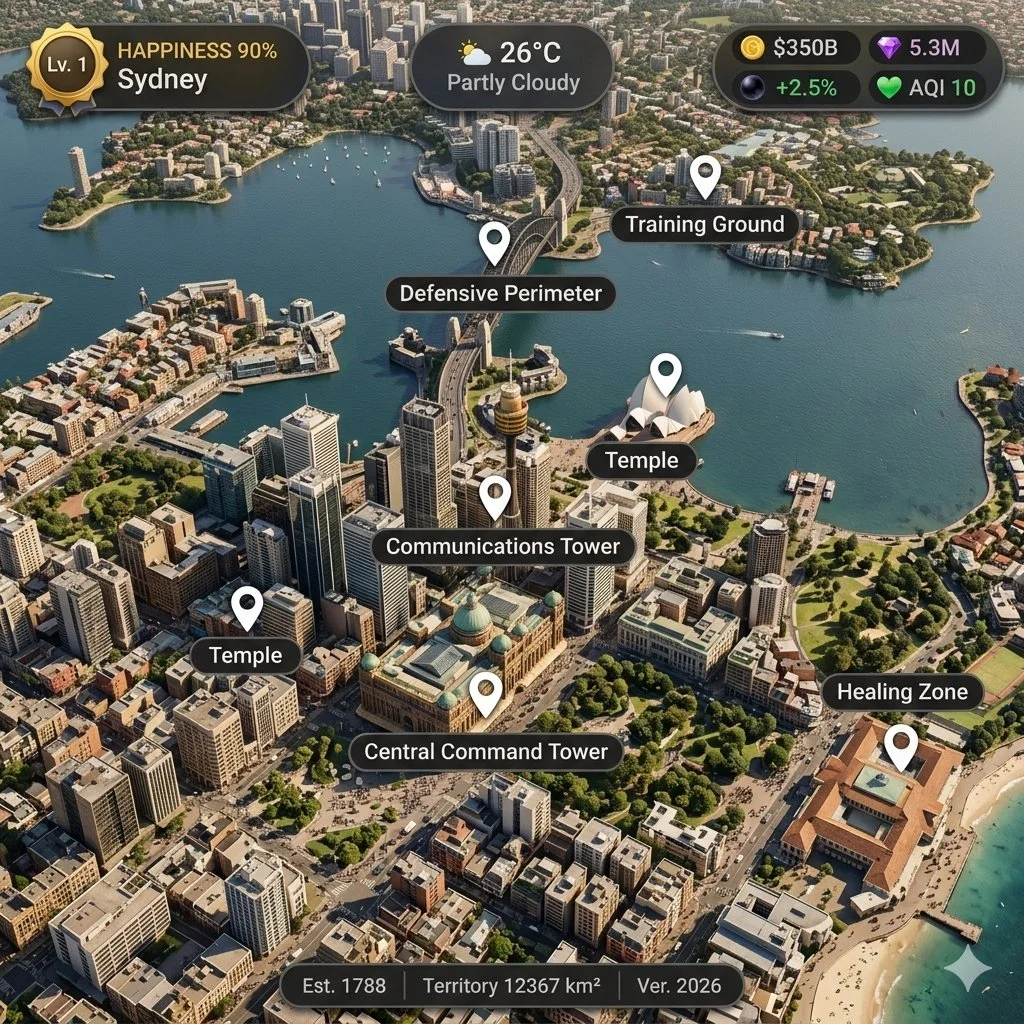Open the purple gem 5.3M balance
Viewport: 1024px width, 1024px height.
(x=926, y=47)
